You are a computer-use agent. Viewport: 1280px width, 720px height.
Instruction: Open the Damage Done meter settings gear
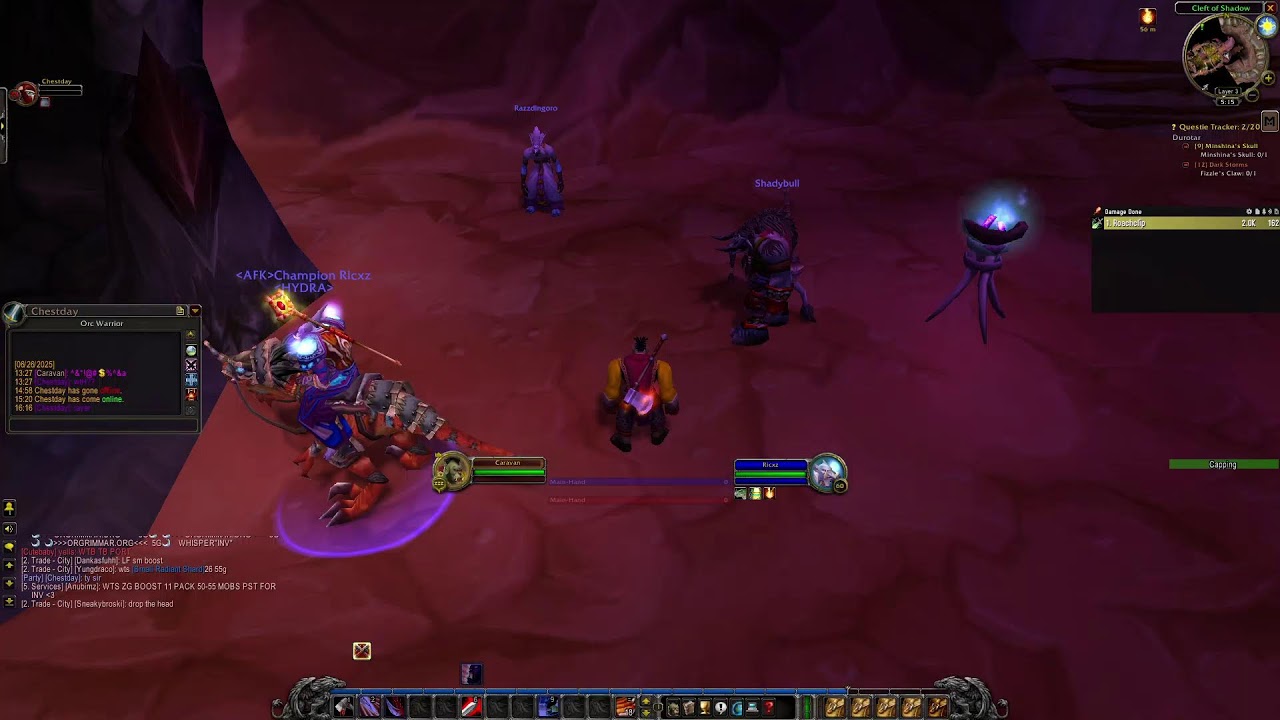tap(1250, 212)
